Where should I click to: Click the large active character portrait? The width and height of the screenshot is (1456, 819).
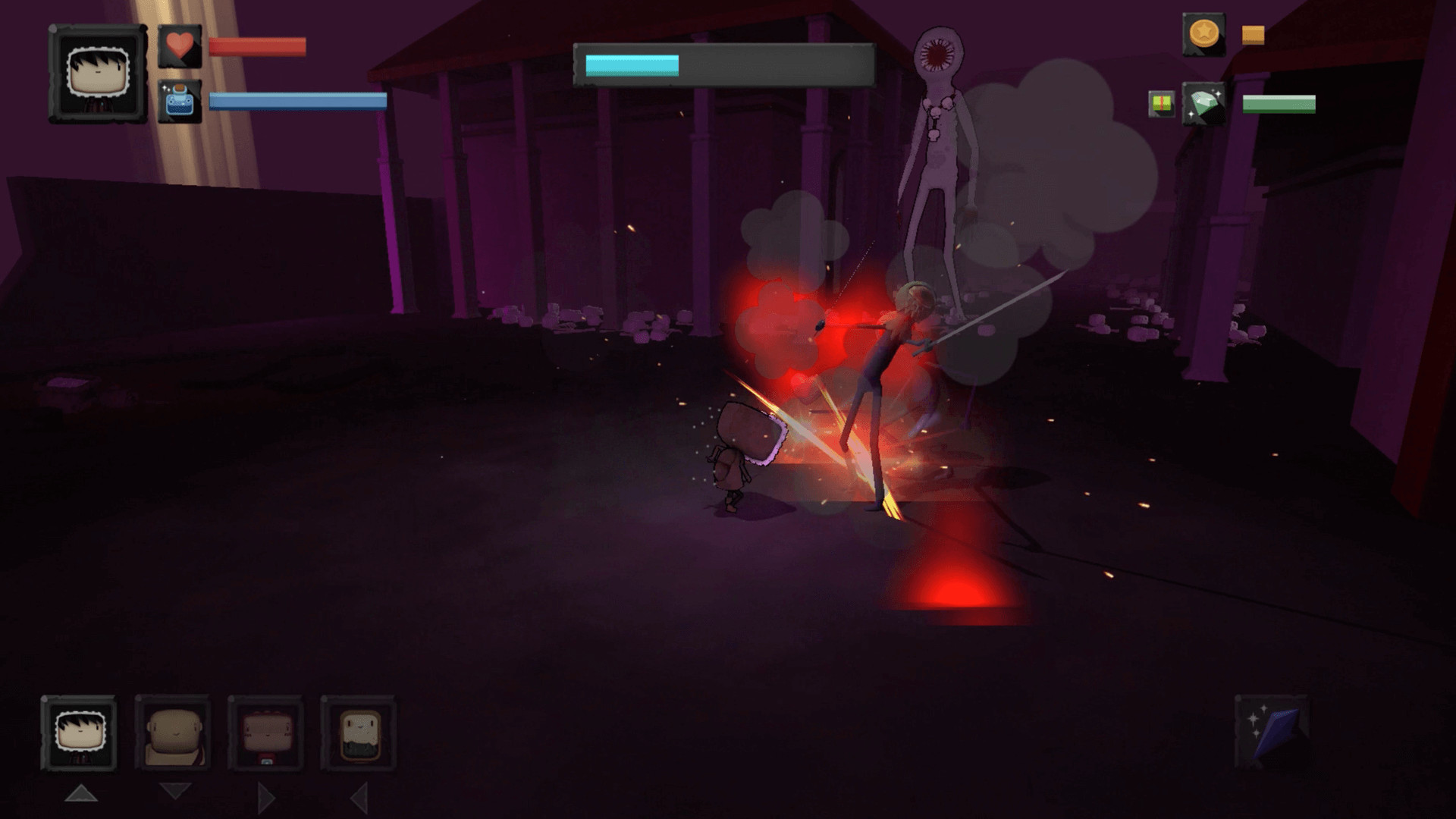tap(98, 74)
